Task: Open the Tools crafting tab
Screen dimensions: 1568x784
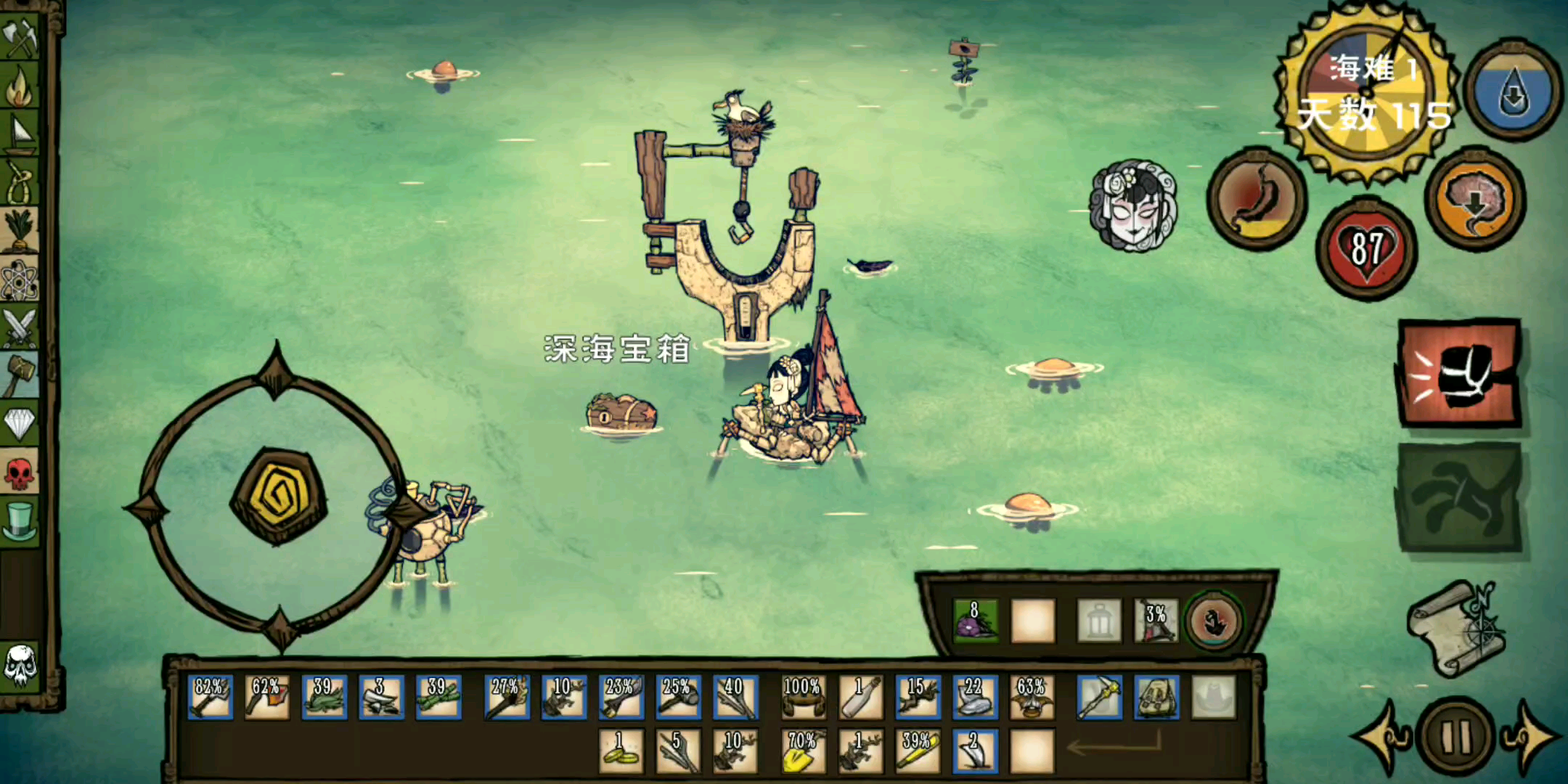Action: pyautogui.click(x=20, y=38)
